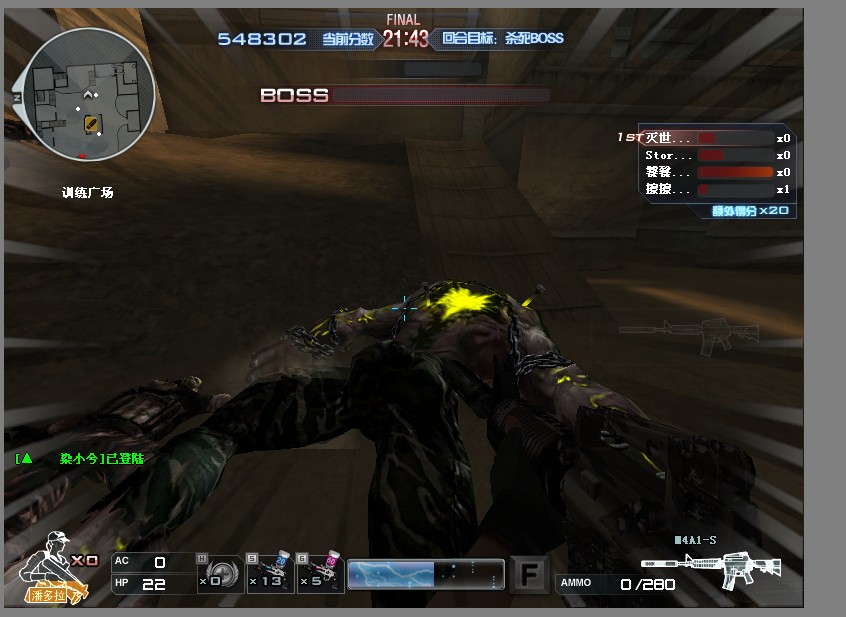Use the blue syringe gun item slot
The height and width of the screenshot is (617, 846).
[269, 574]
